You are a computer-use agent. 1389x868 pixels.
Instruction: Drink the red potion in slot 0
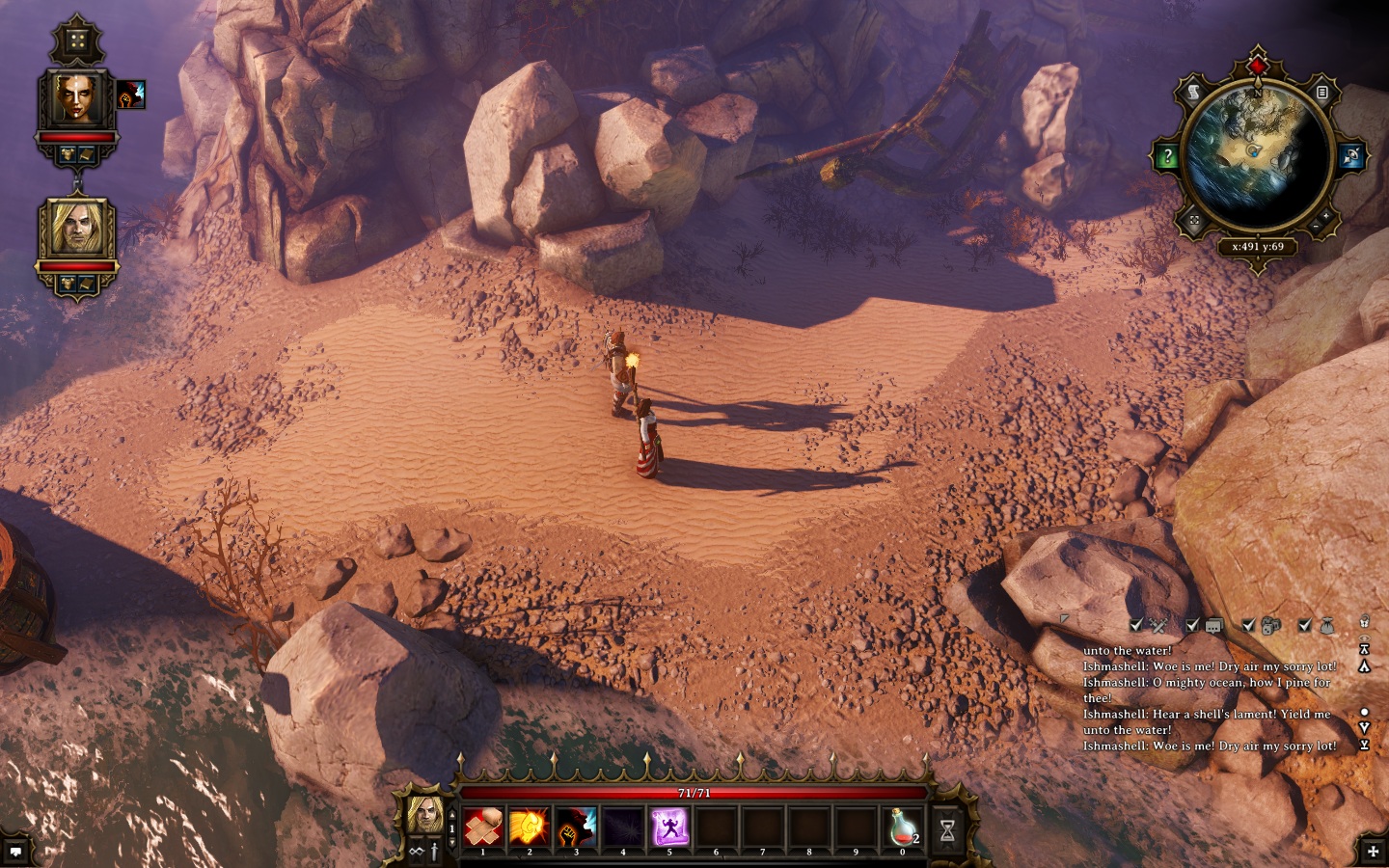[x=903, y=827]
